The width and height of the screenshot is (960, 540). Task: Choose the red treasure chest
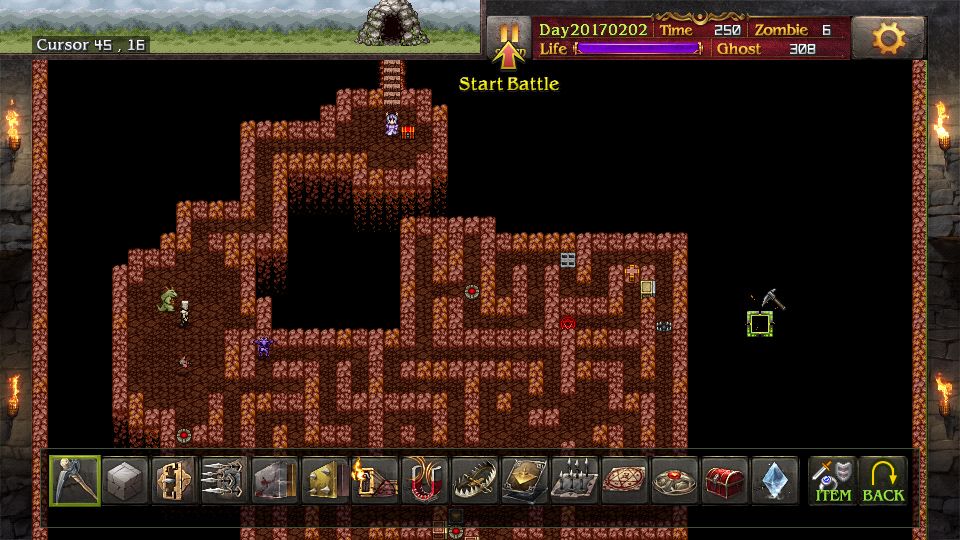pos(726,481)
